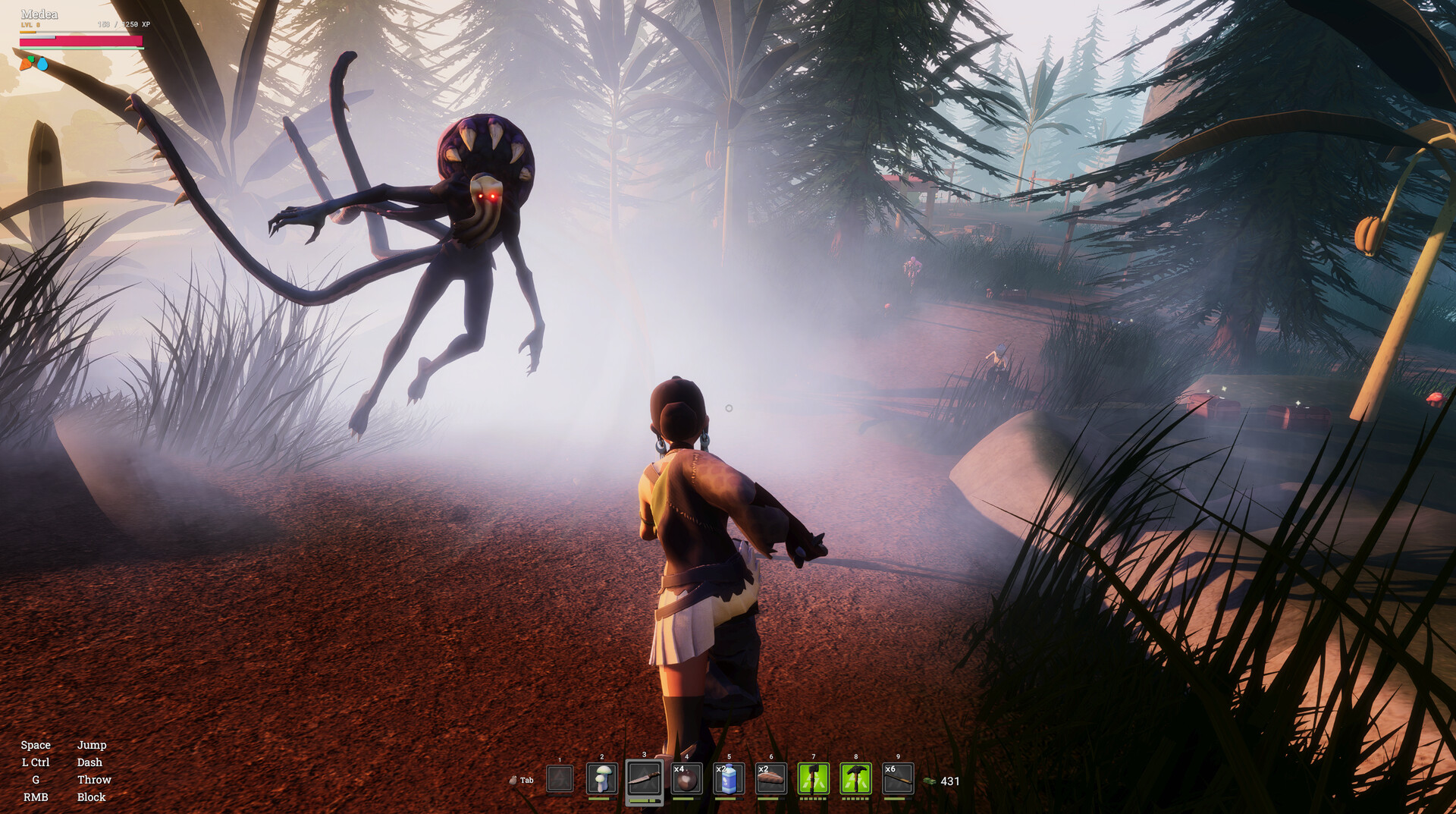Select the wooden stick slot

(x=898, y=779)
